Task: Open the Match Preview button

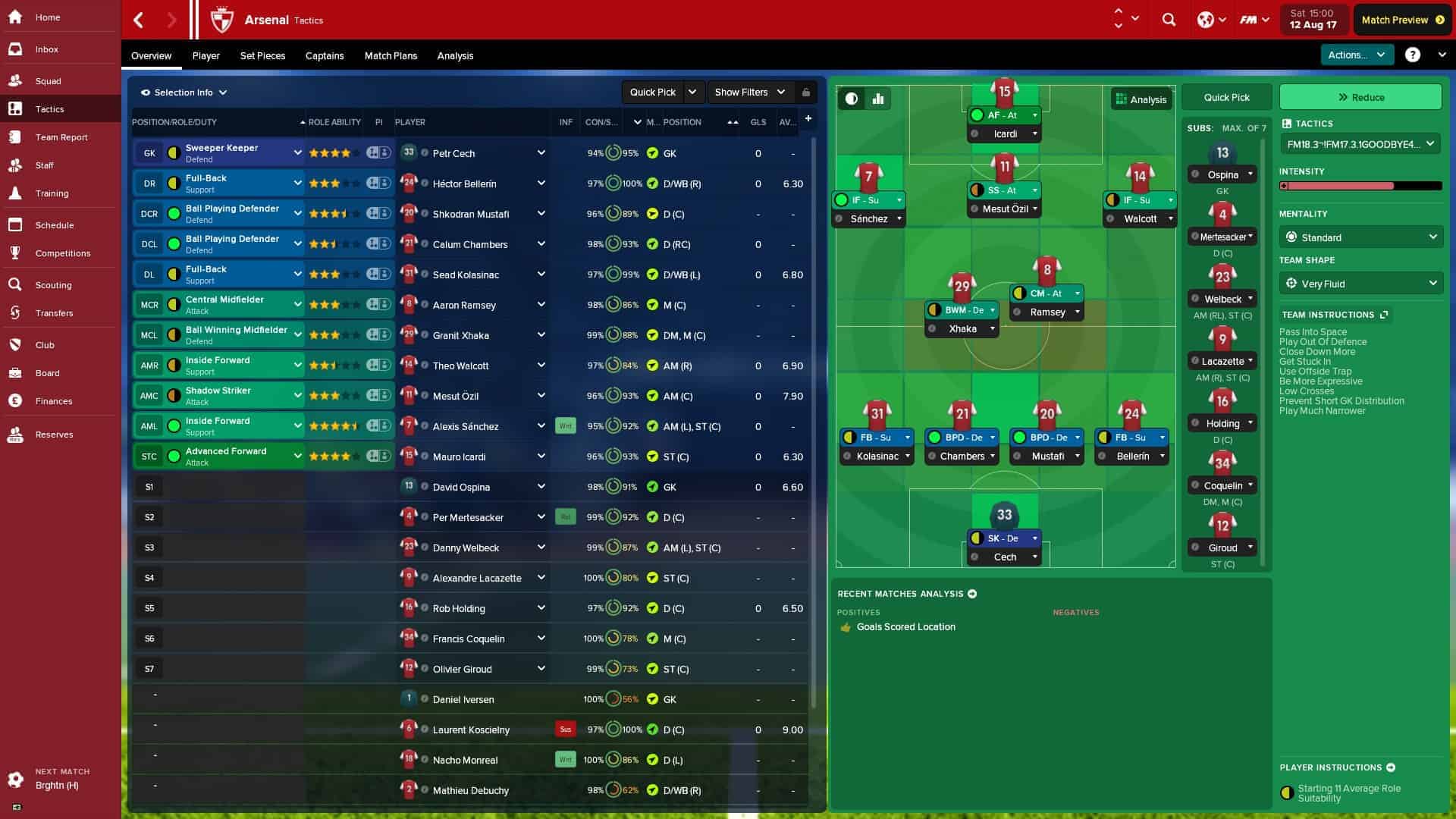Action: click(x=1401, y=20)
